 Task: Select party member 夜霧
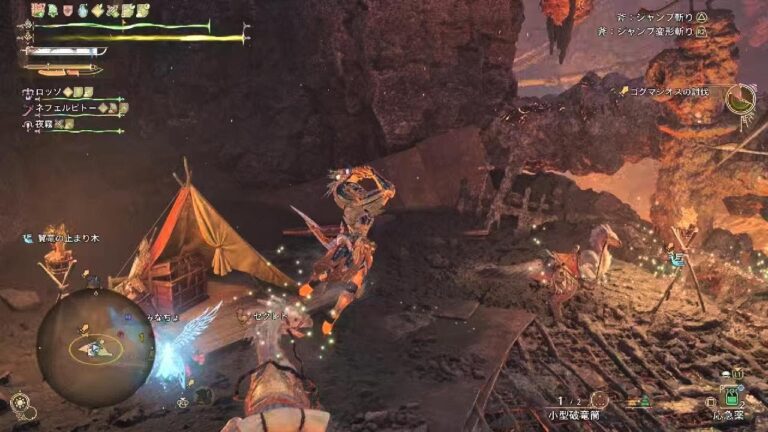click(x=42, y=122)
